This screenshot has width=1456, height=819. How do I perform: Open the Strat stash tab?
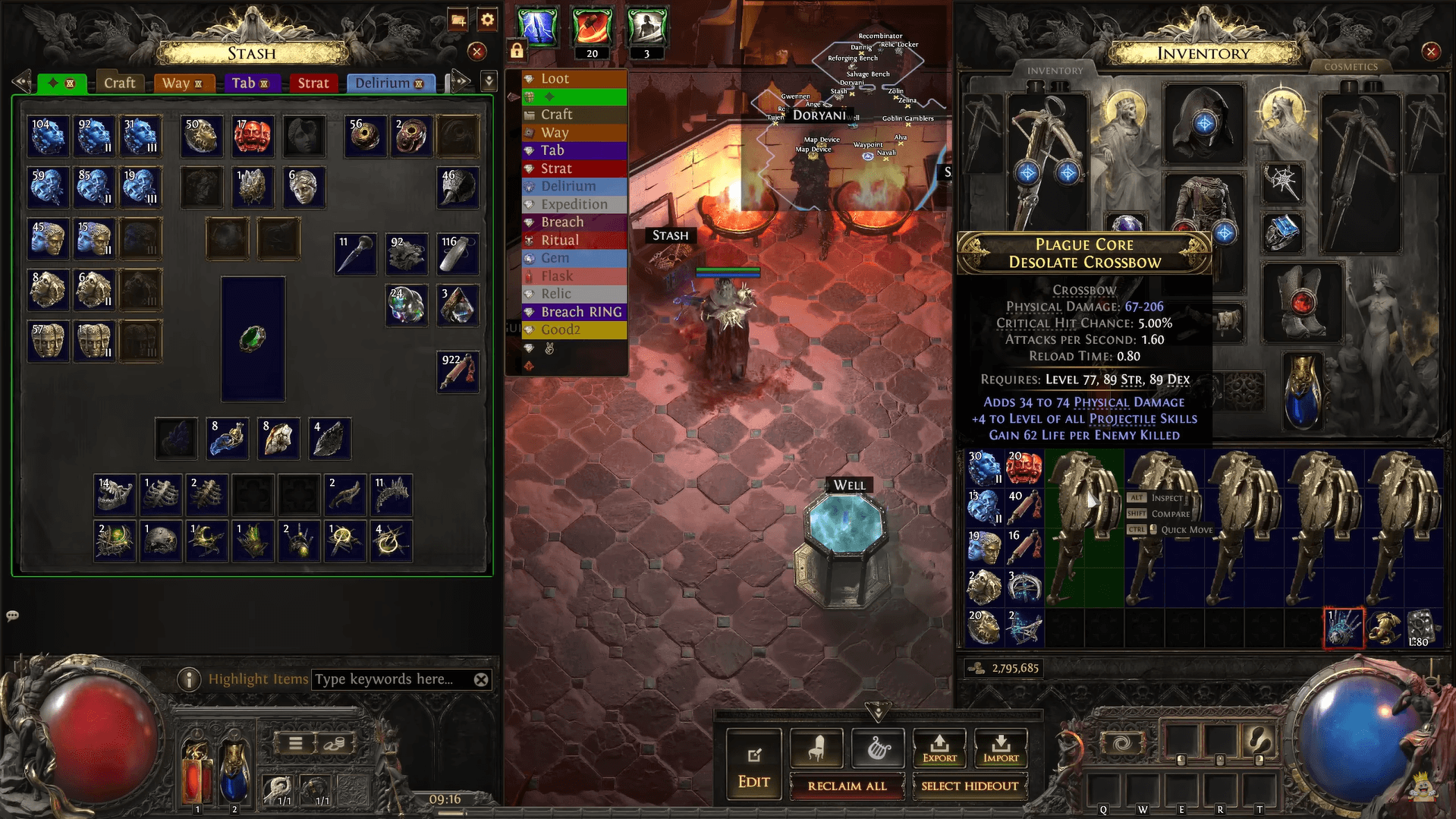[x=313, y=83]
